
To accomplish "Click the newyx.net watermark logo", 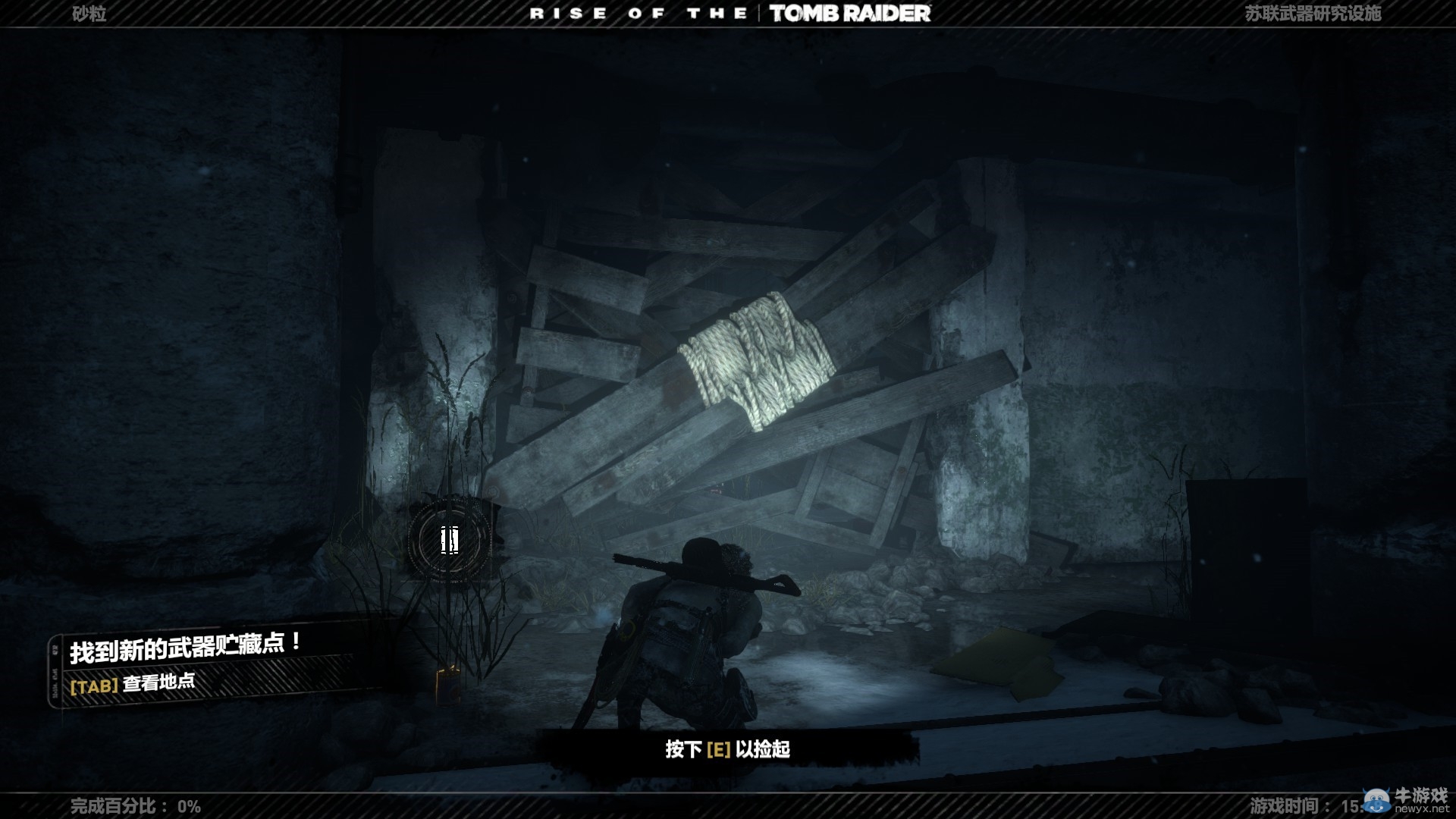I will tap(1407, 799).
